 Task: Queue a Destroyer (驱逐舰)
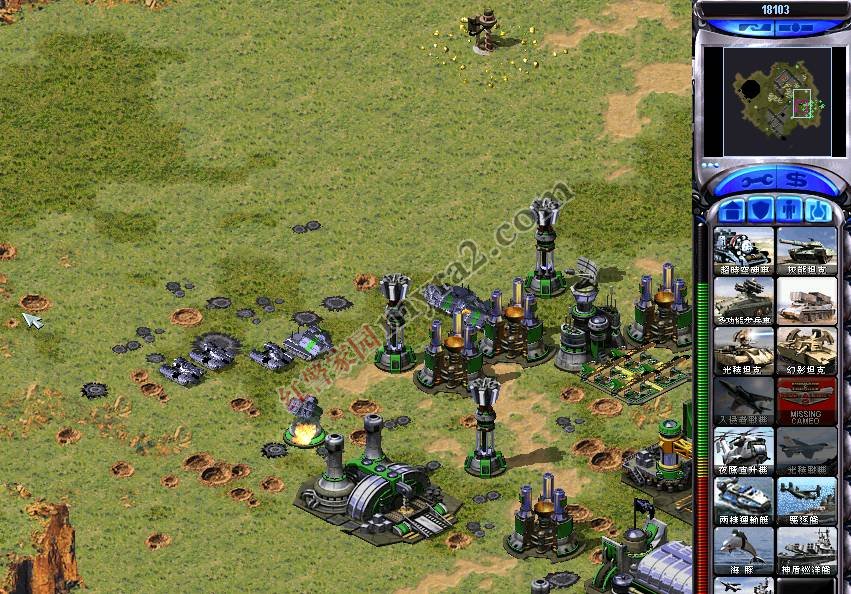pos(806,501)
